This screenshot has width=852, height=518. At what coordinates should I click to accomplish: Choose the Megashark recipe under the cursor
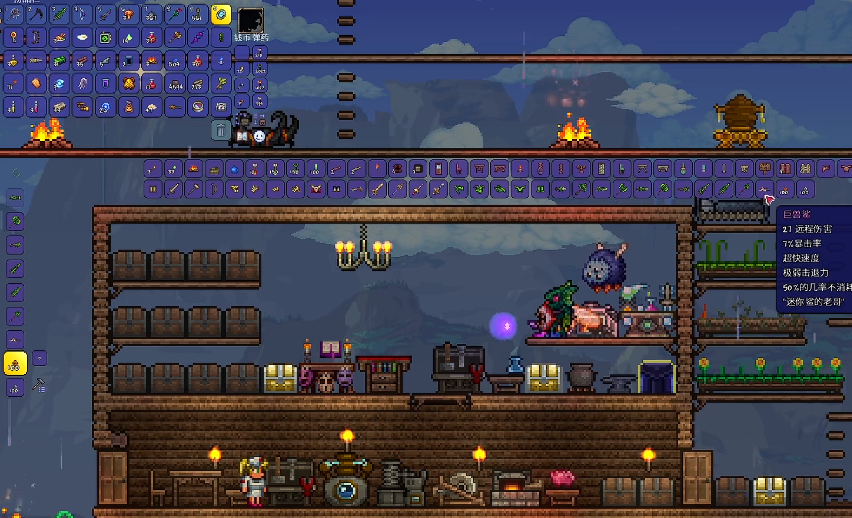click(x=763, y=188)
